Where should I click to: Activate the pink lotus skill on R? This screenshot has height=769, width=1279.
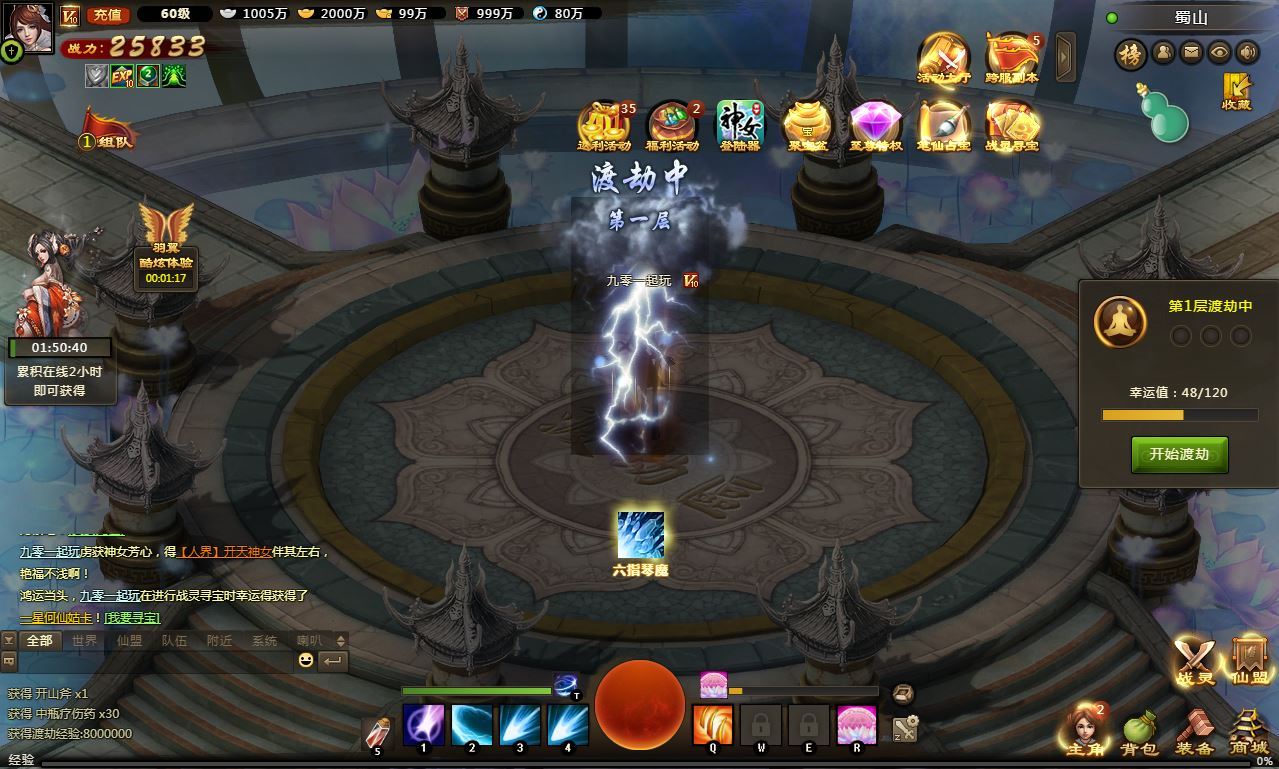coord(856,725)
